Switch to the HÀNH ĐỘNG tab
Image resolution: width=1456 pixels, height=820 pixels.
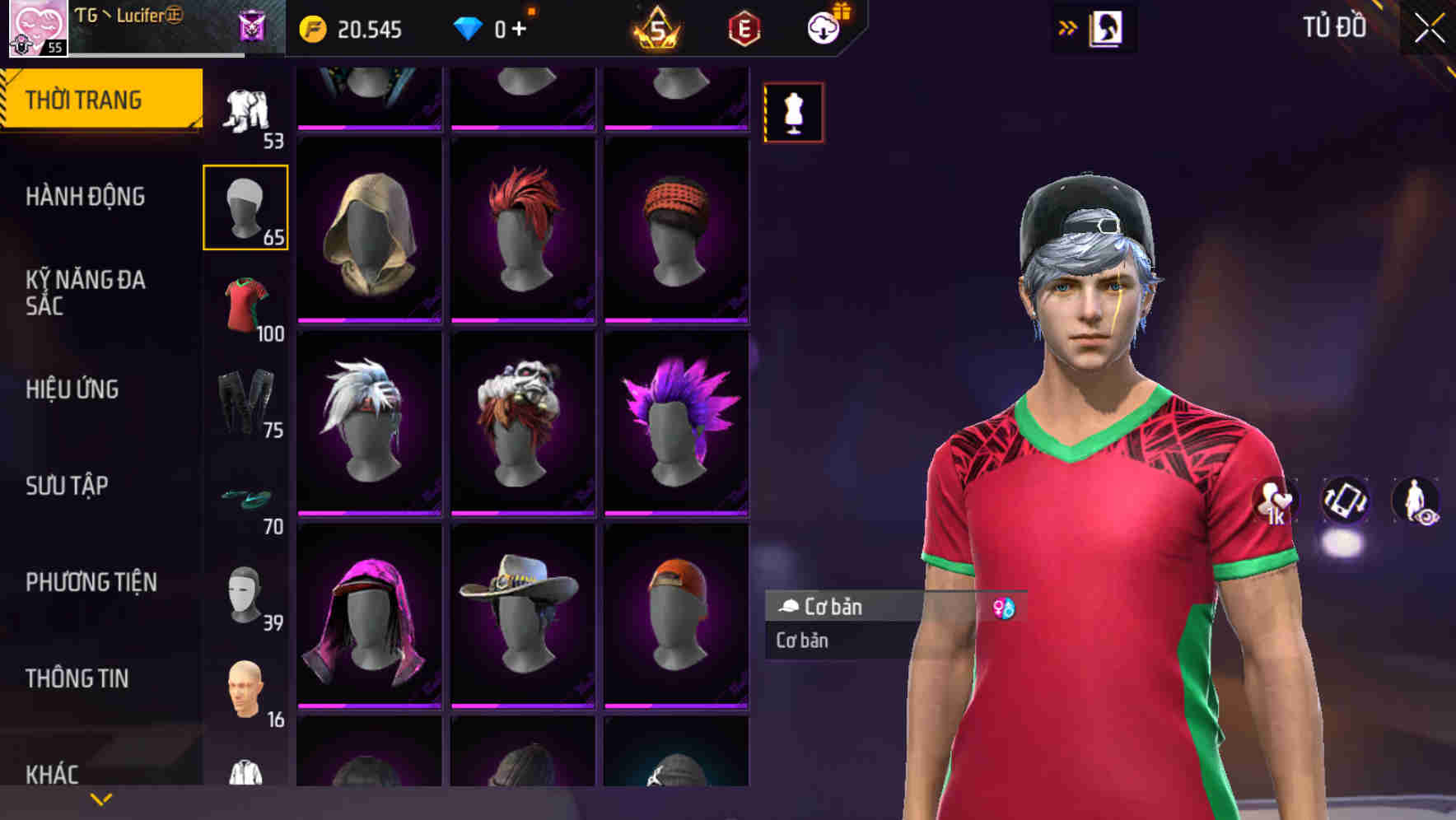pos(84,197)
